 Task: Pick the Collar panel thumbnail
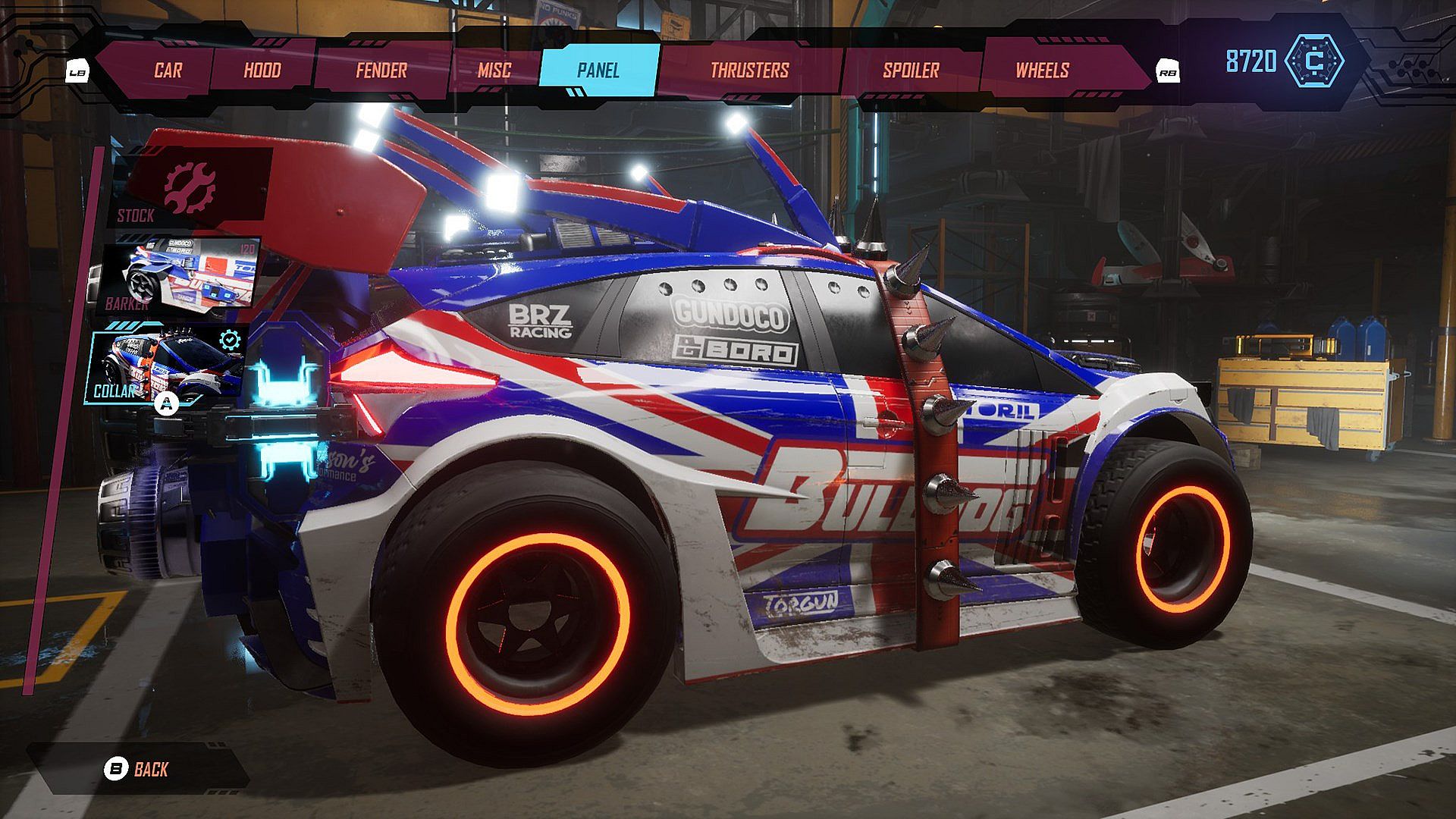(x=170, y=366)
